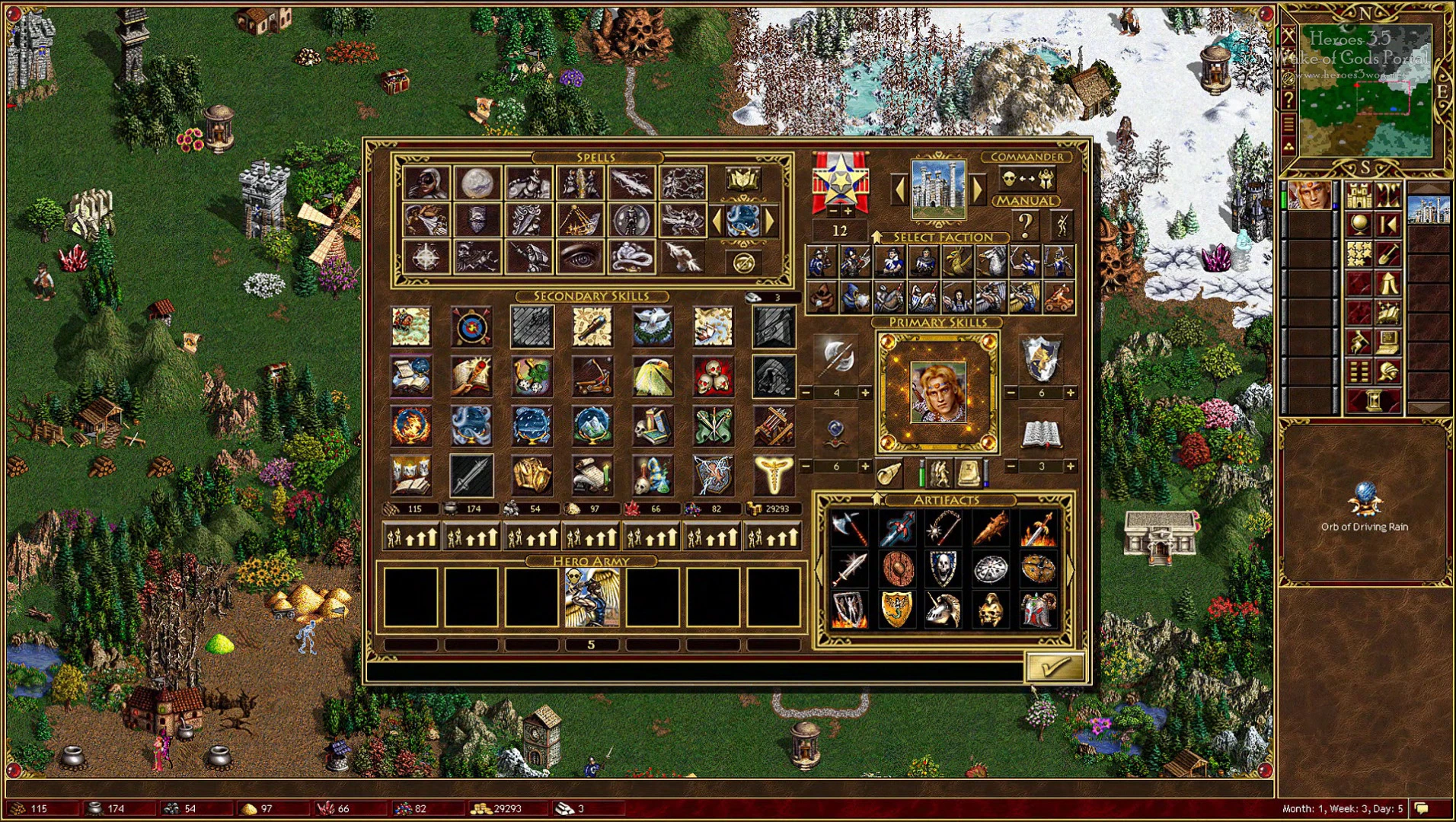
Task: Choose the Fire Magic secondary skill
Action: [411, 425]
